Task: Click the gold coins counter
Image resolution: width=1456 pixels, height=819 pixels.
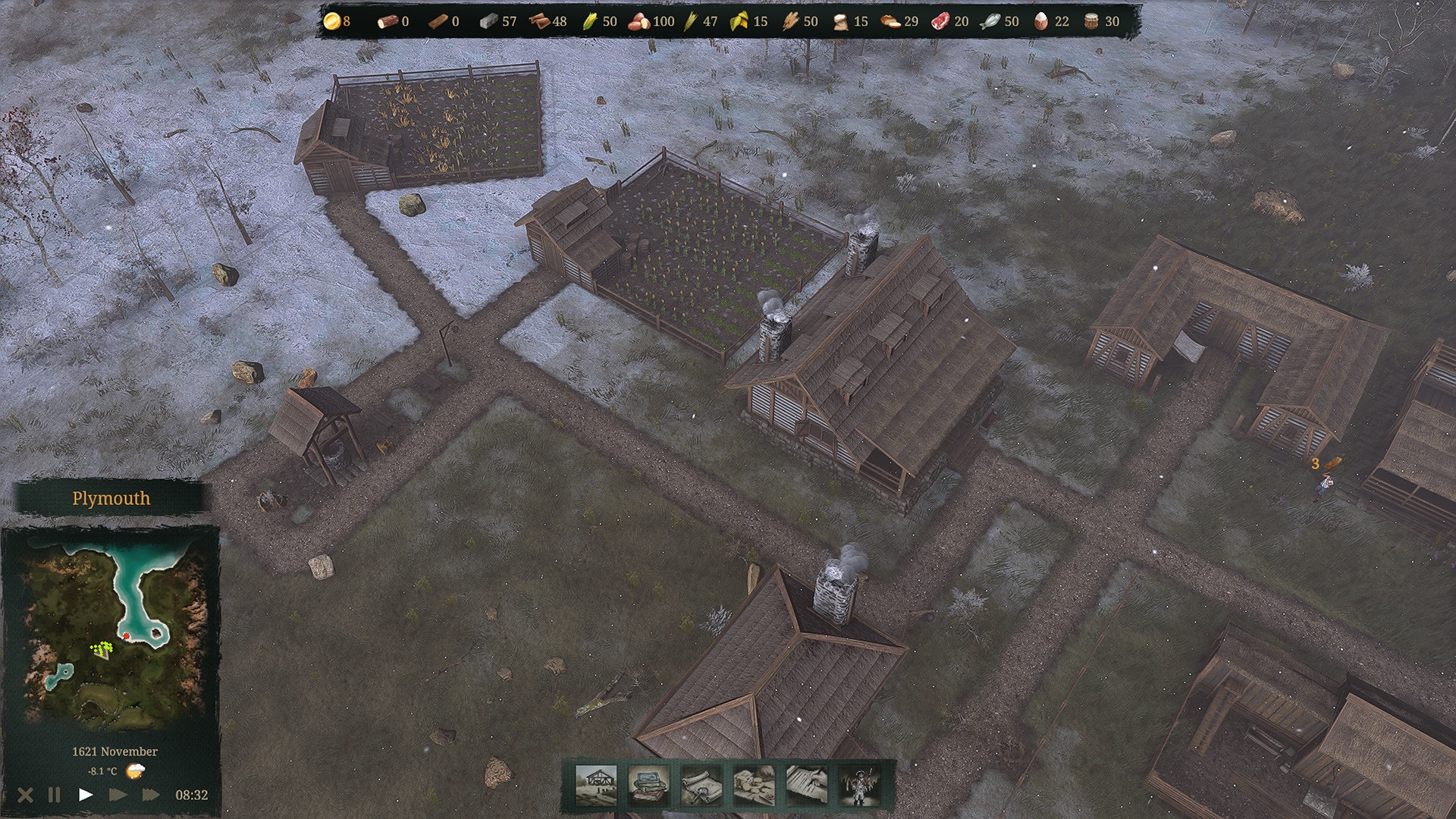Action: coord(331,21)
